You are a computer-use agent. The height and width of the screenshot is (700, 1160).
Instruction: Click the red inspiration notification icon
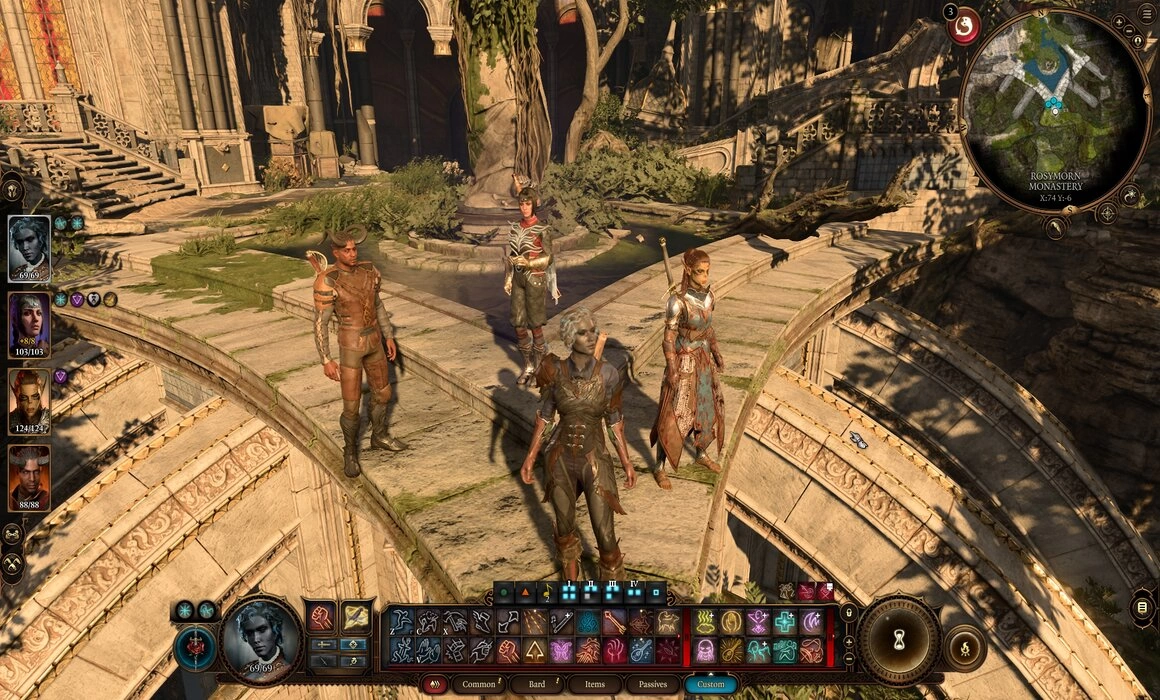point(964,25)
